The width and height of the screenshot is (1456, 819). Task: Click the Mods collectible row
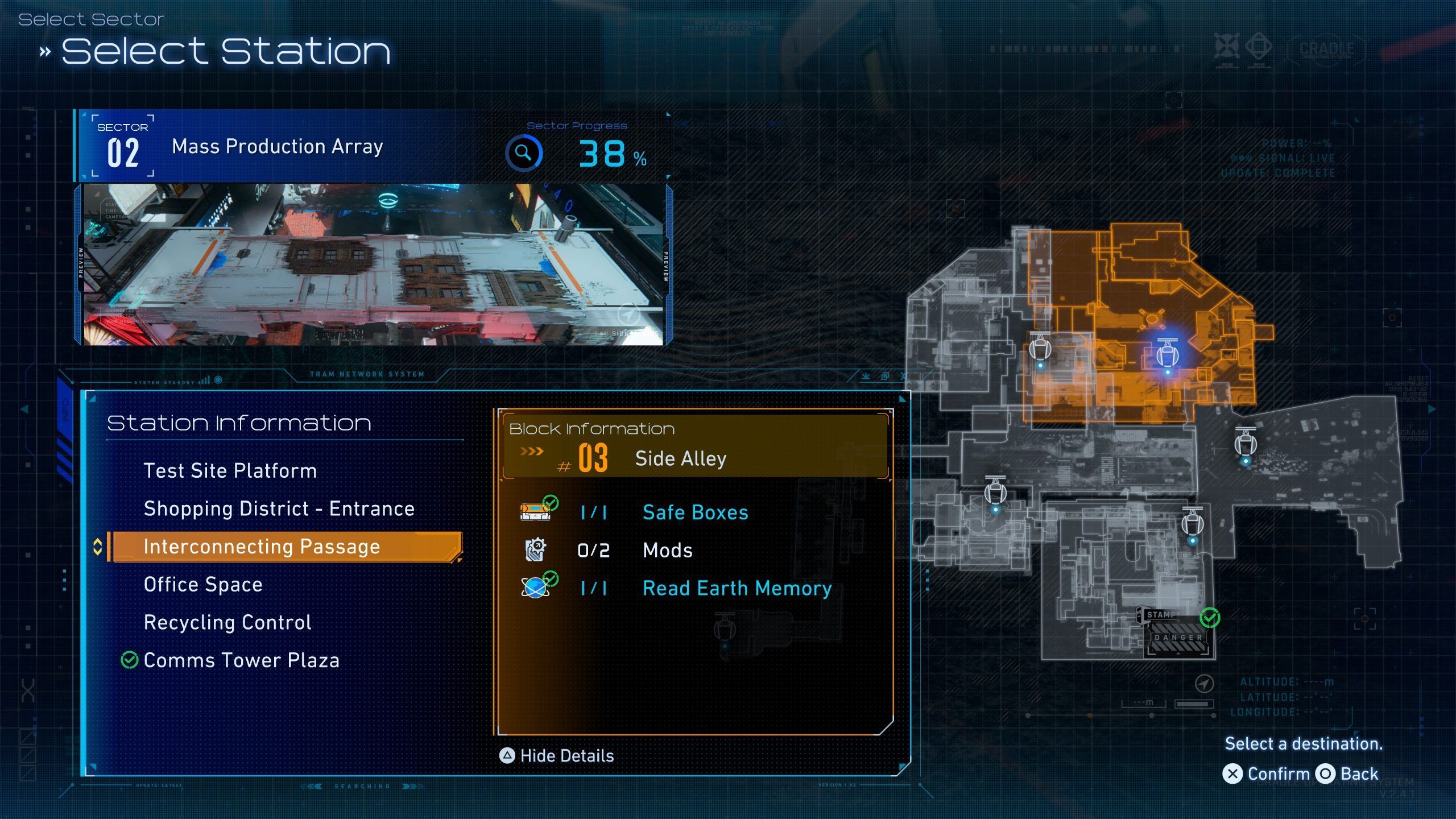coord(667,550)
